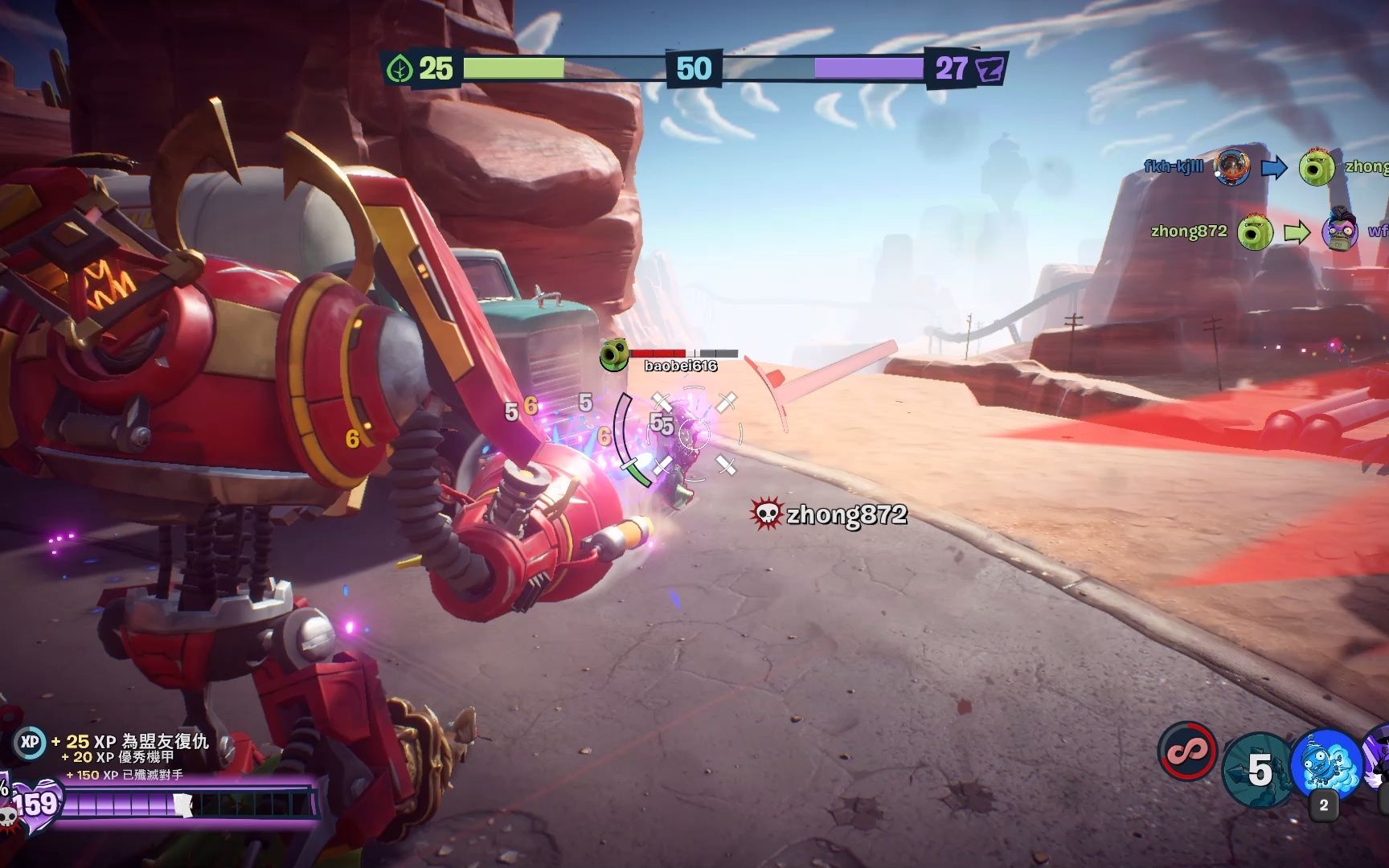The width and height of the screenshot is (1389, 868).
Task: Click the skull marker next to zhong872
Action: (x=766, y=514)
